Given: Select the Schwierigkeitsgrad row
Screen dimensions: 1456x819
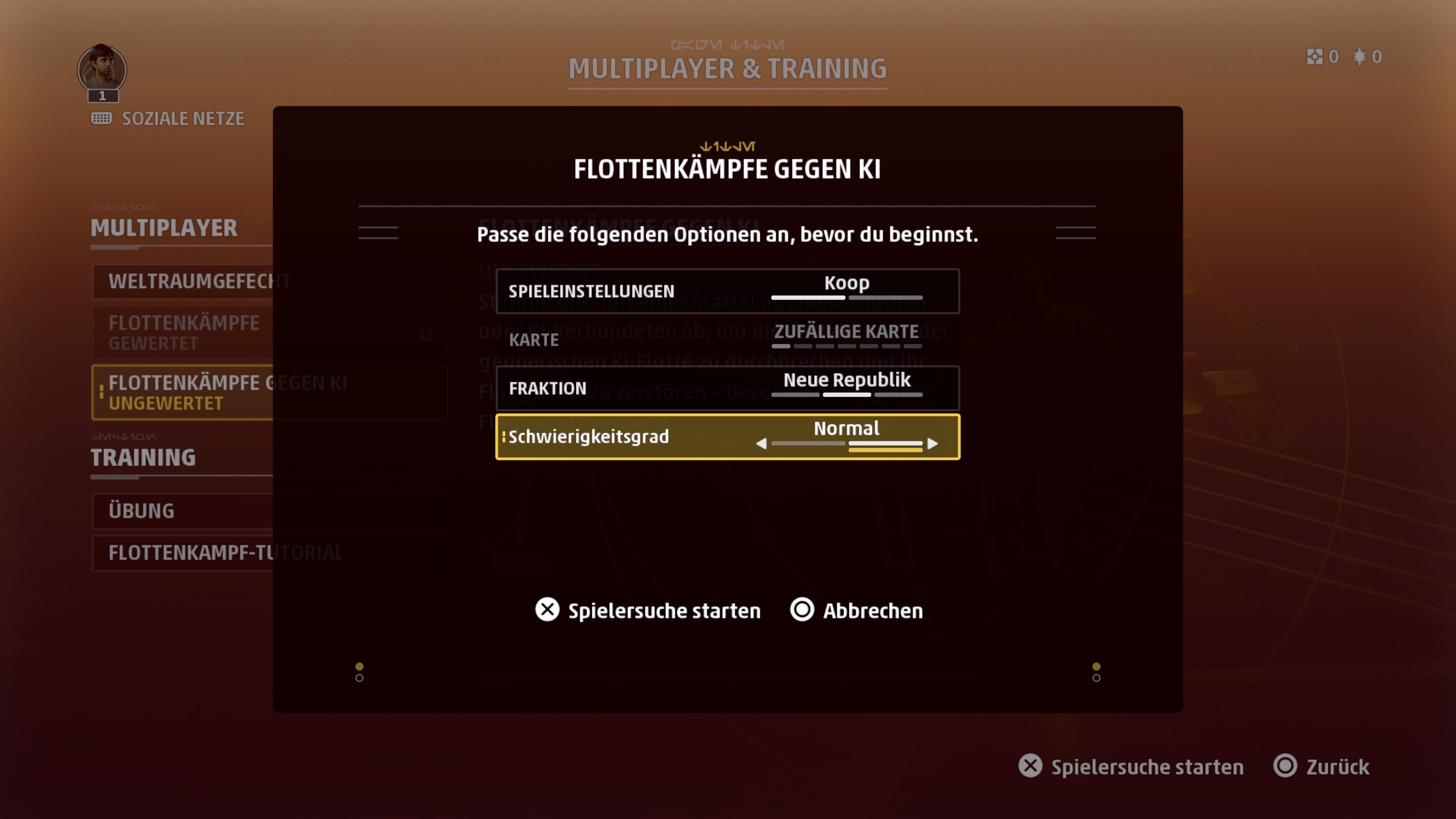Looking at the screenshot, I should point(728,436).
